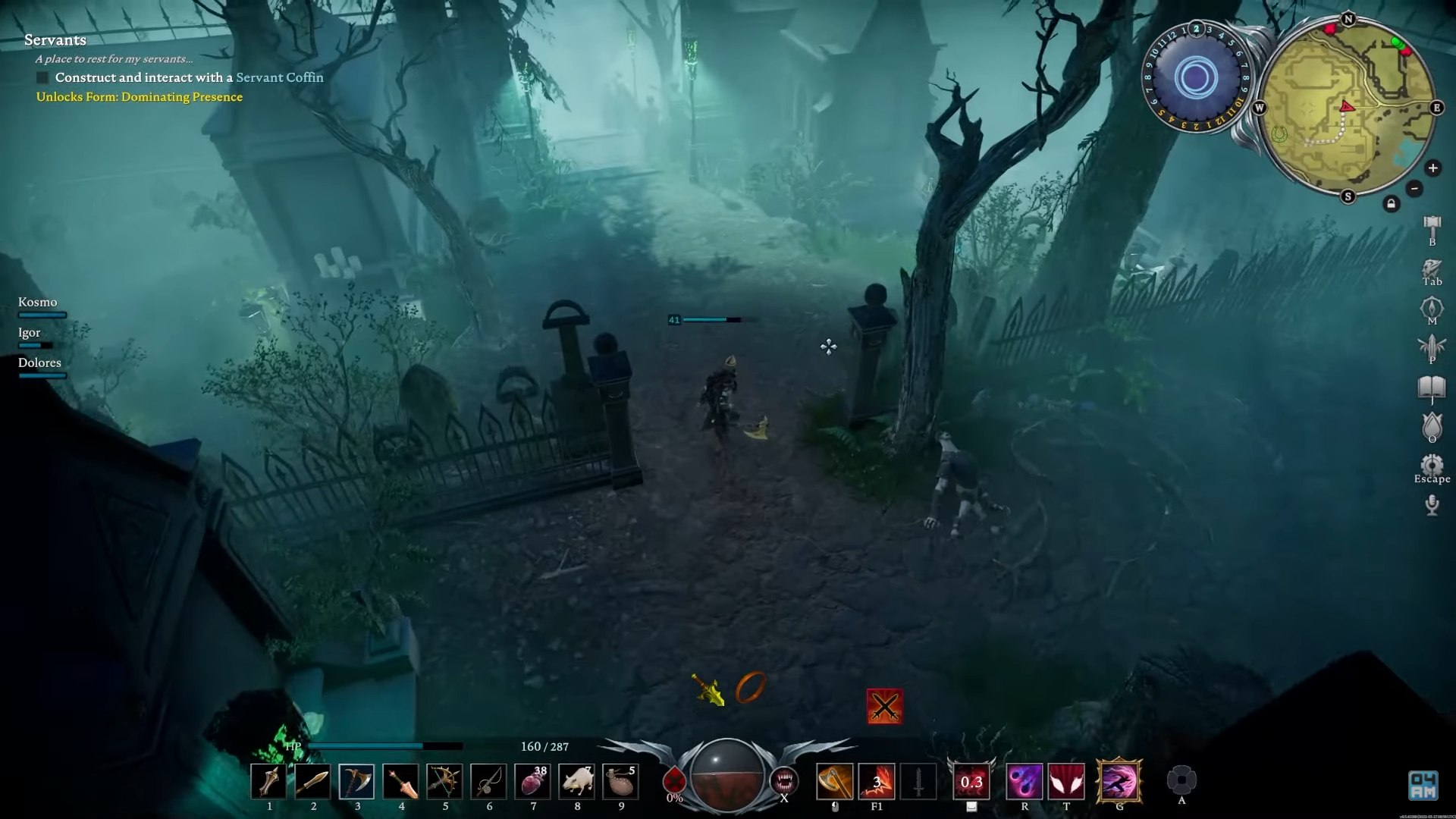Check the Servant Coffin quest objective box

click(x=41, y=77)
